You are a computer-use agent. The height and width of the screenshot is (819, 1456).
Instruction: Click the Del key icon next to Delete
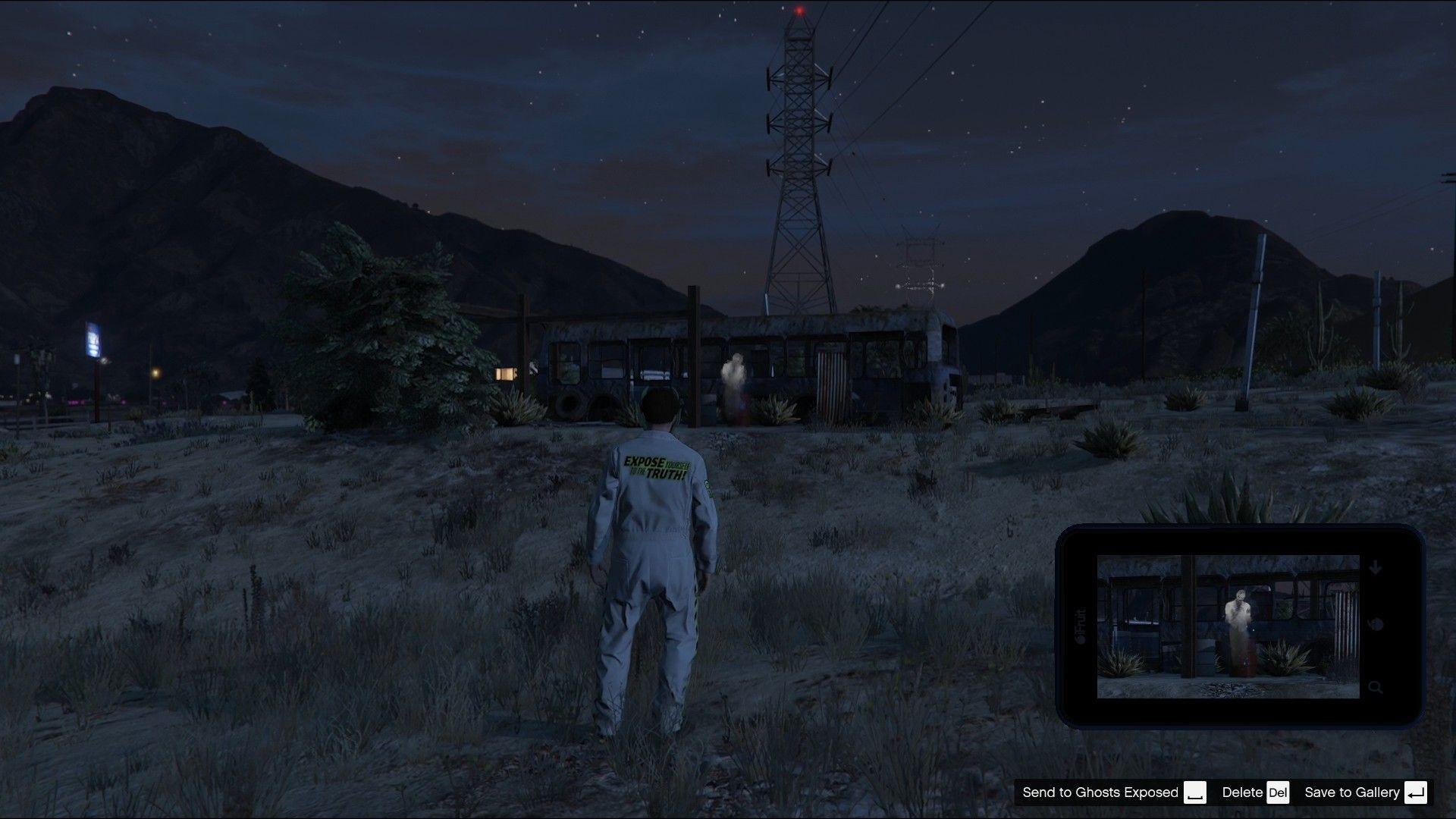1278,792
